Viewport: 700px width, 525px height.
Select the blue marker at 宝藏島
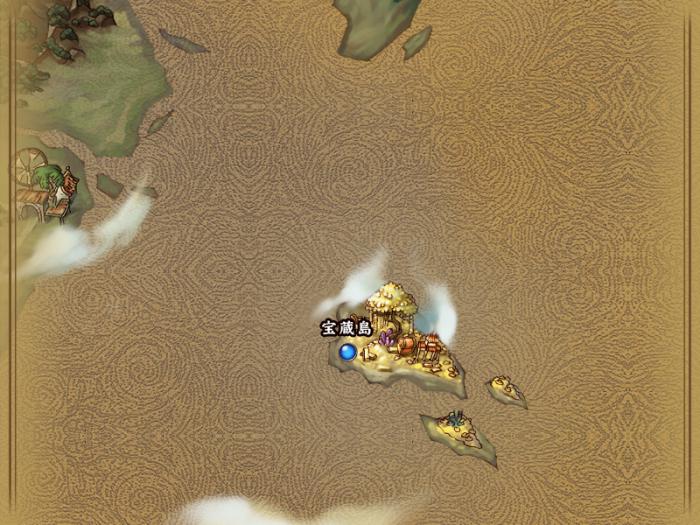pos(348,352)
